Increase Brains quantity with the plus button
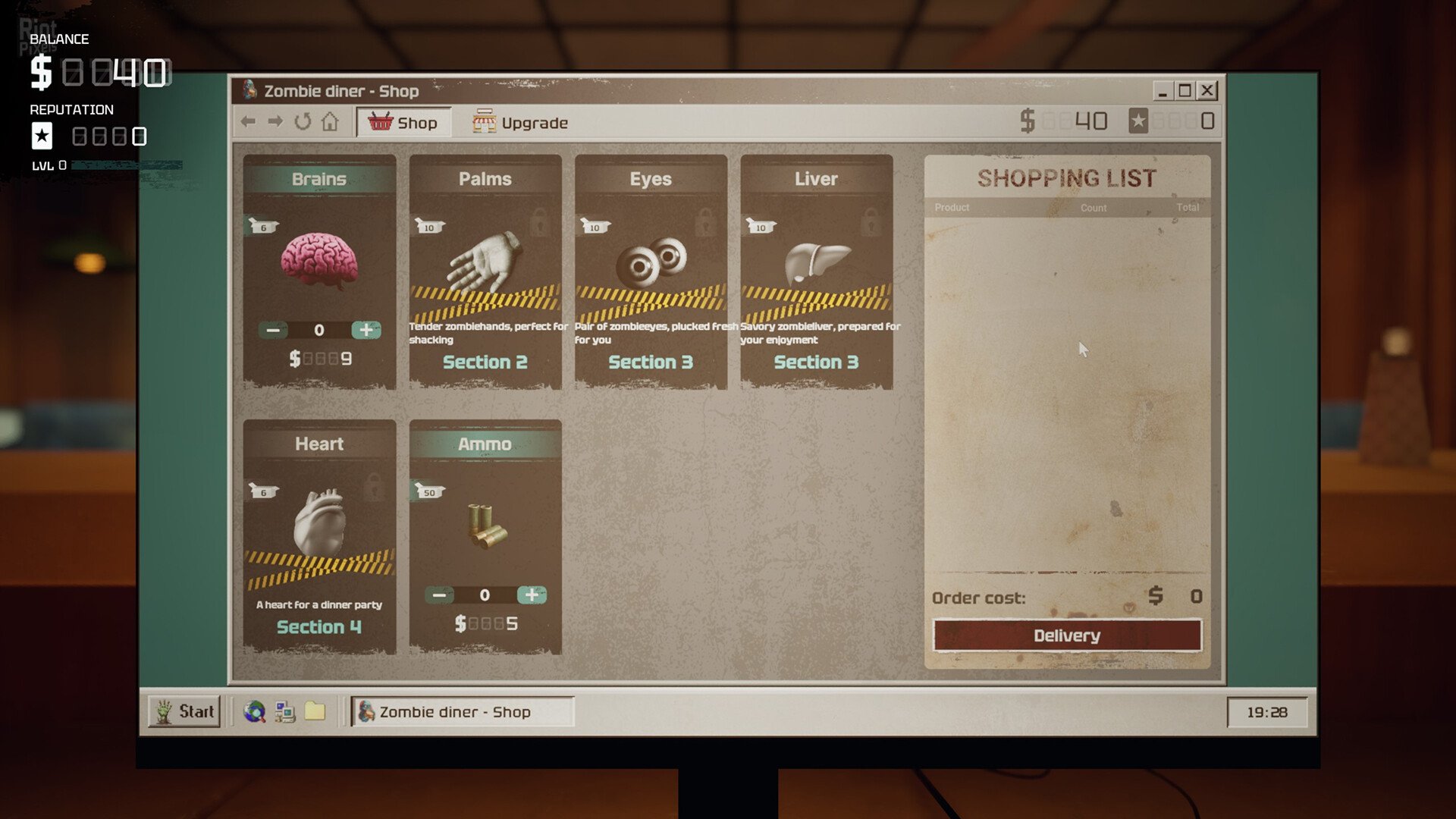1456x819 pixels. tap(366, 330)
